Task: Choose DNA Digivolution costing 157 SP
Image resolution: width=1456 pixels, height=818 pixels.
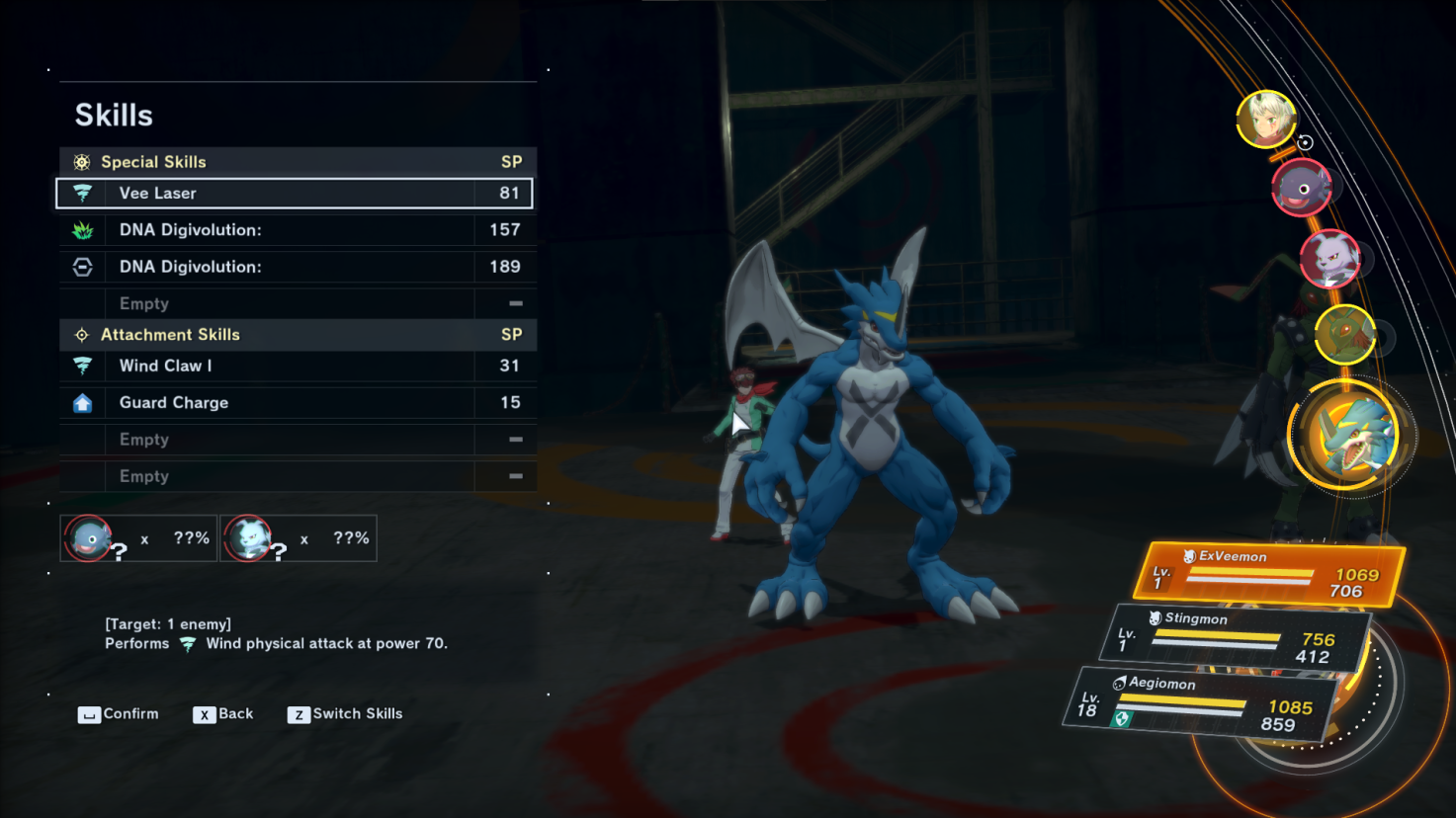Action: tap(295, 230)
